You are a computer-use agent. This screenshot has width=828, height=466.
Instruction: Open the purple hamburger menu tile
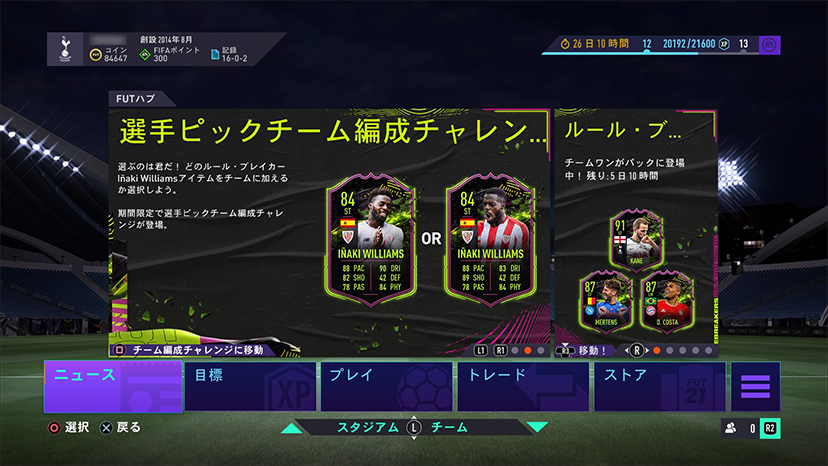click(x=755, y=387)
